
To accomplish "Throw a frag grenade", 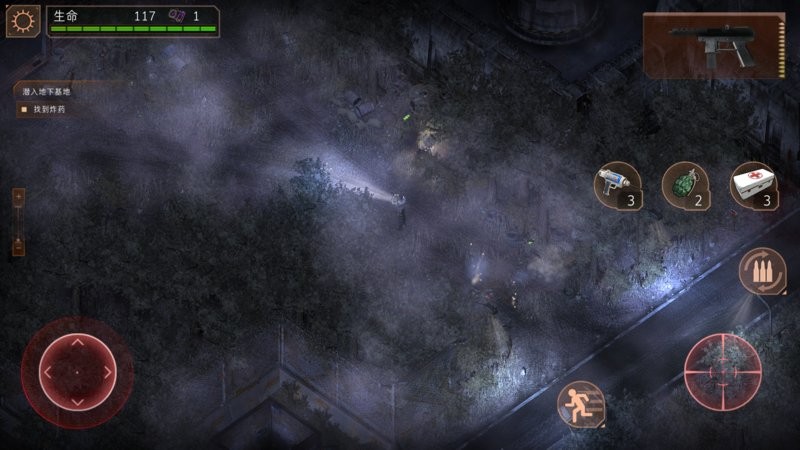I will pyautogui.click(x=685, y=185).
